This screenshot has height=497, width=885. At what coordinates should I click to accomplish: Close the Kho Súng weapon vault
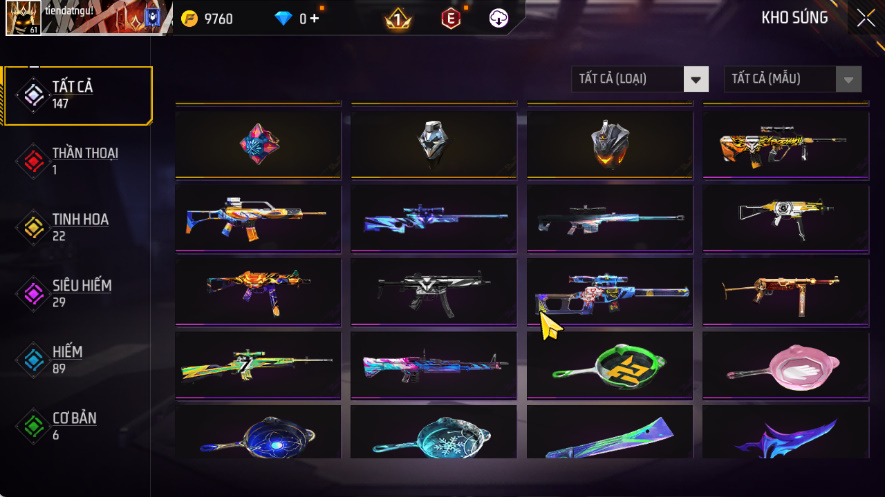[865, 18]
